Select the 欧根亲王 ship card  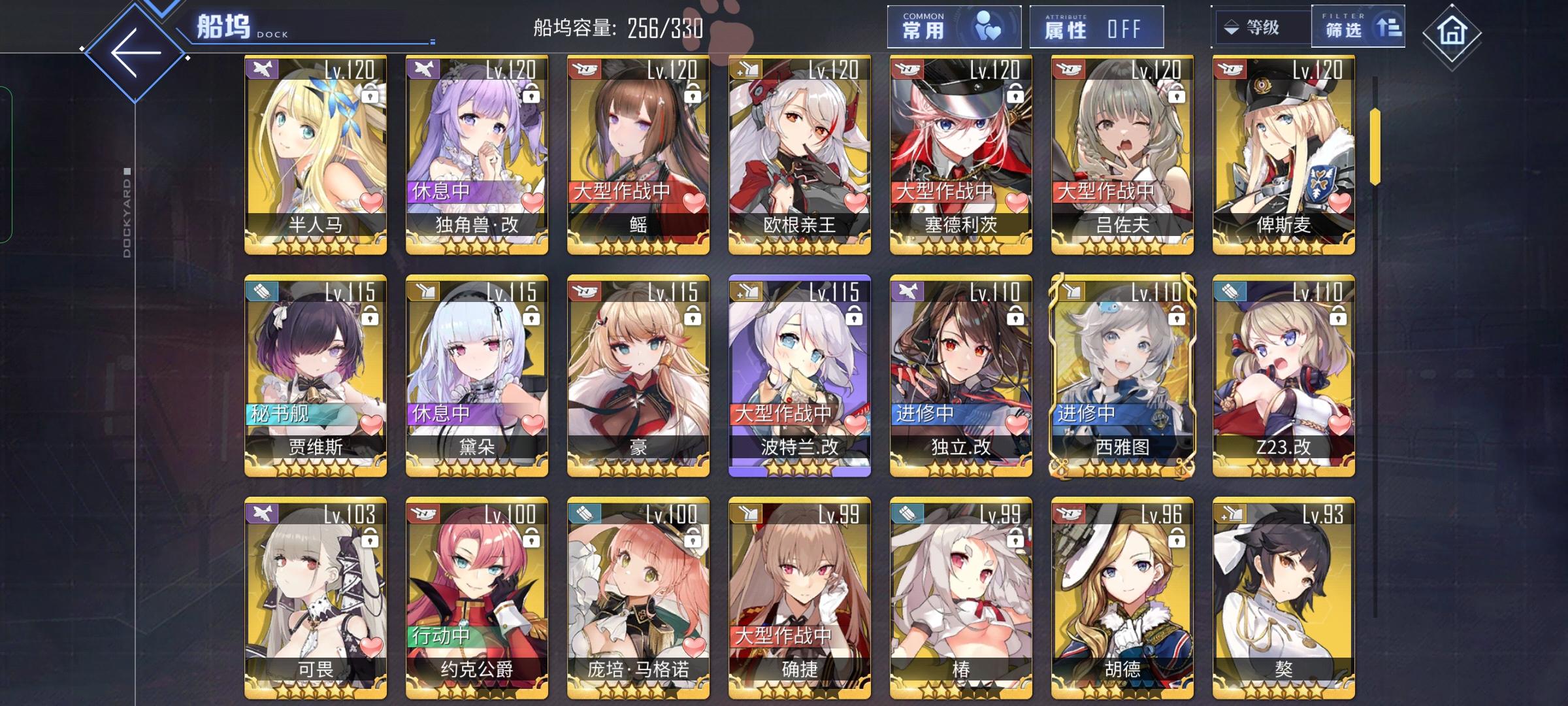798,157
